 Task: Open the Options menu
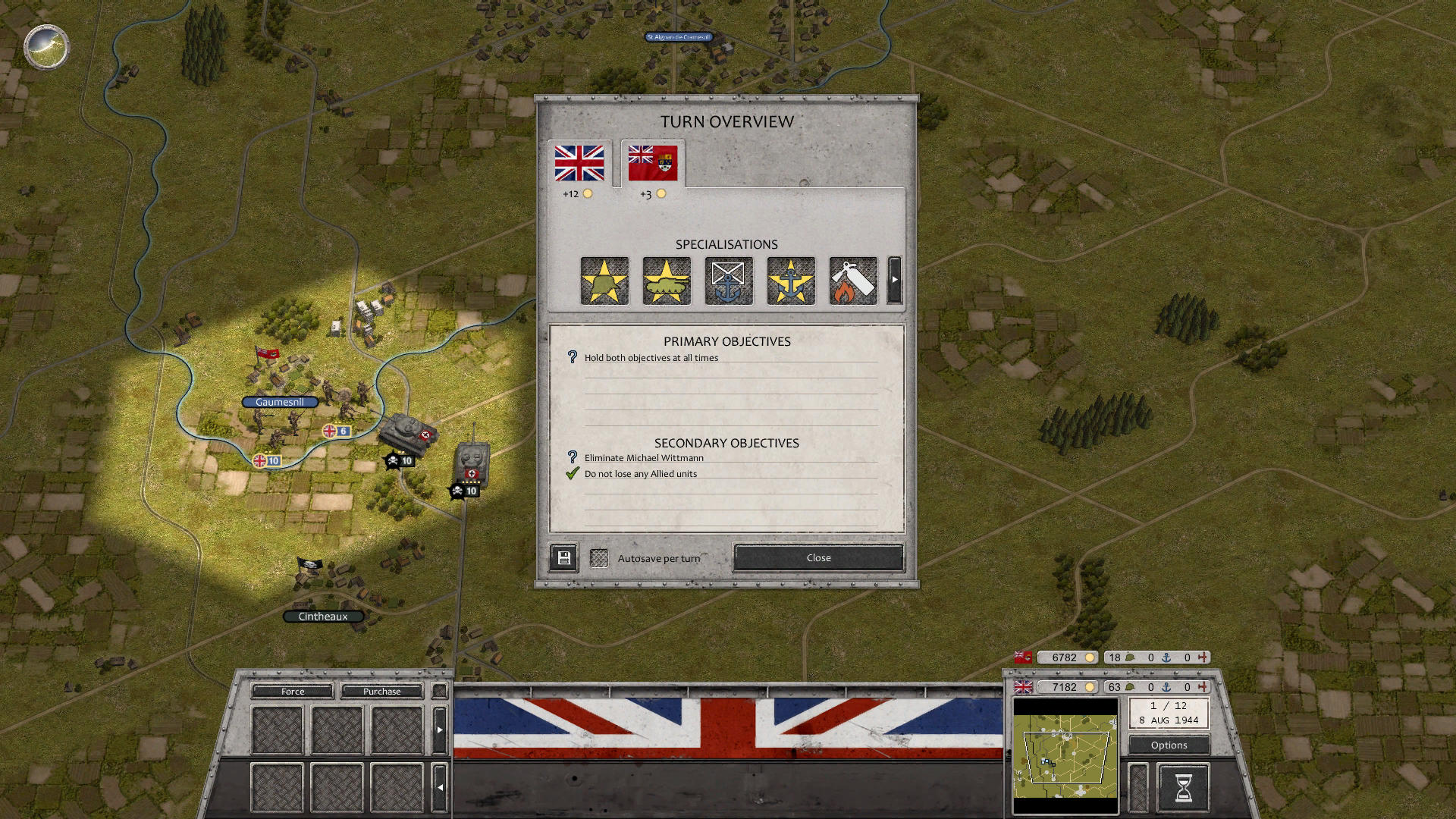click(x=1169, y=745)
